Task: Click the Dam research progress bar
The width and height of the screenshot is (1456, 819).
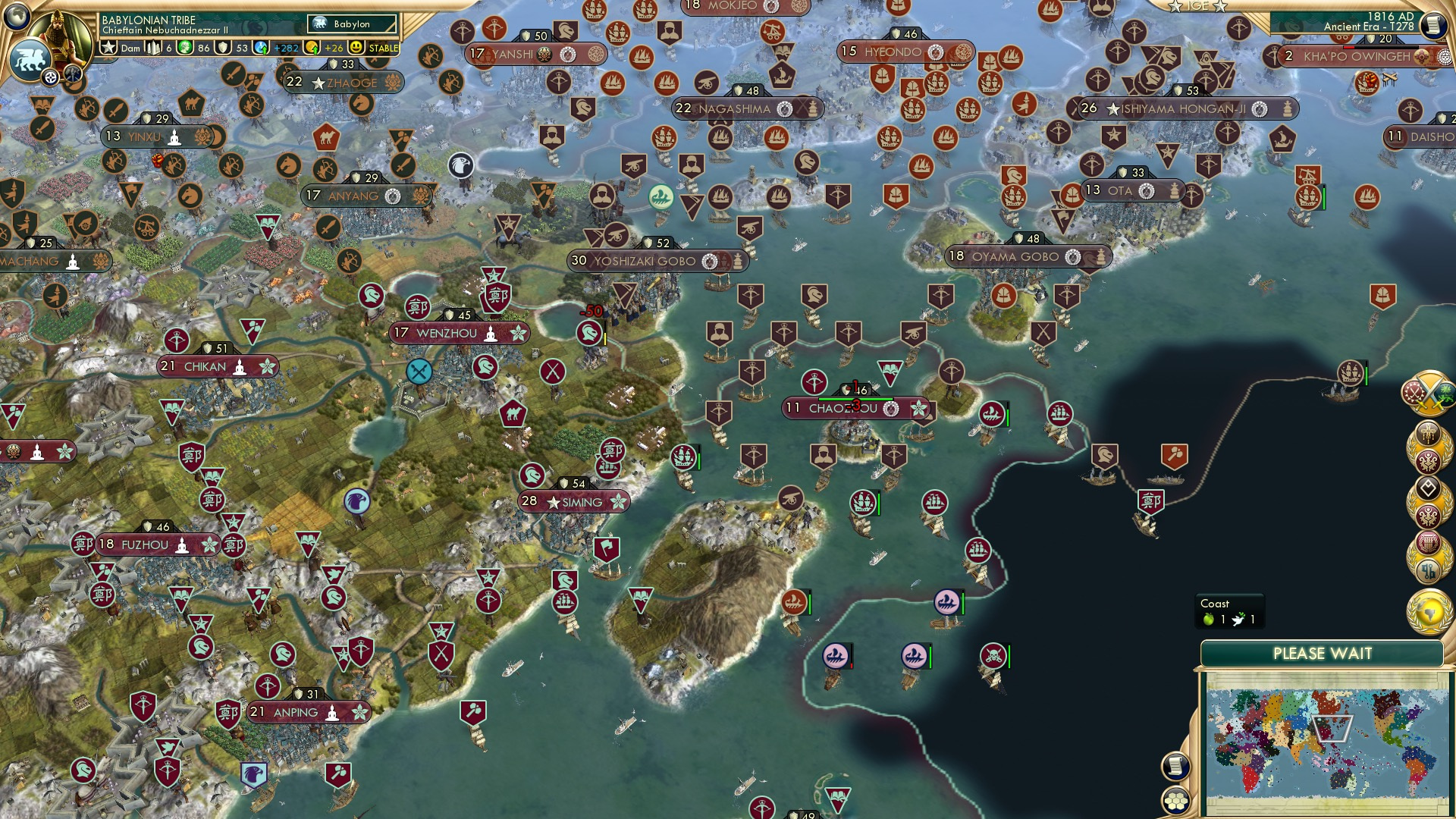Action: pyautogui.click(x=130, y=48)
